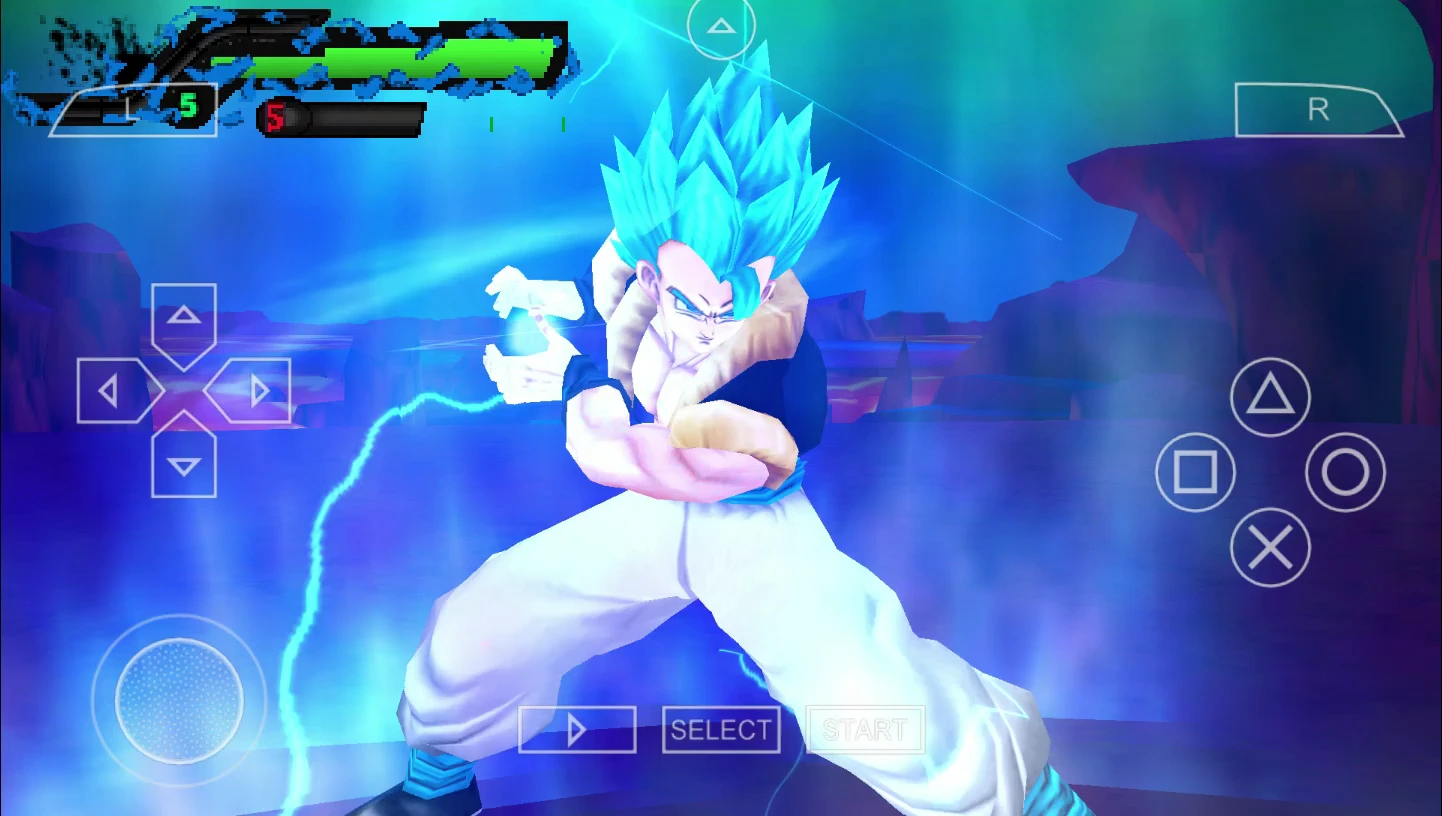Tap the center of the D-pad
The height and width of the screenshot is (816, 1442).
(x=185, y=389)
